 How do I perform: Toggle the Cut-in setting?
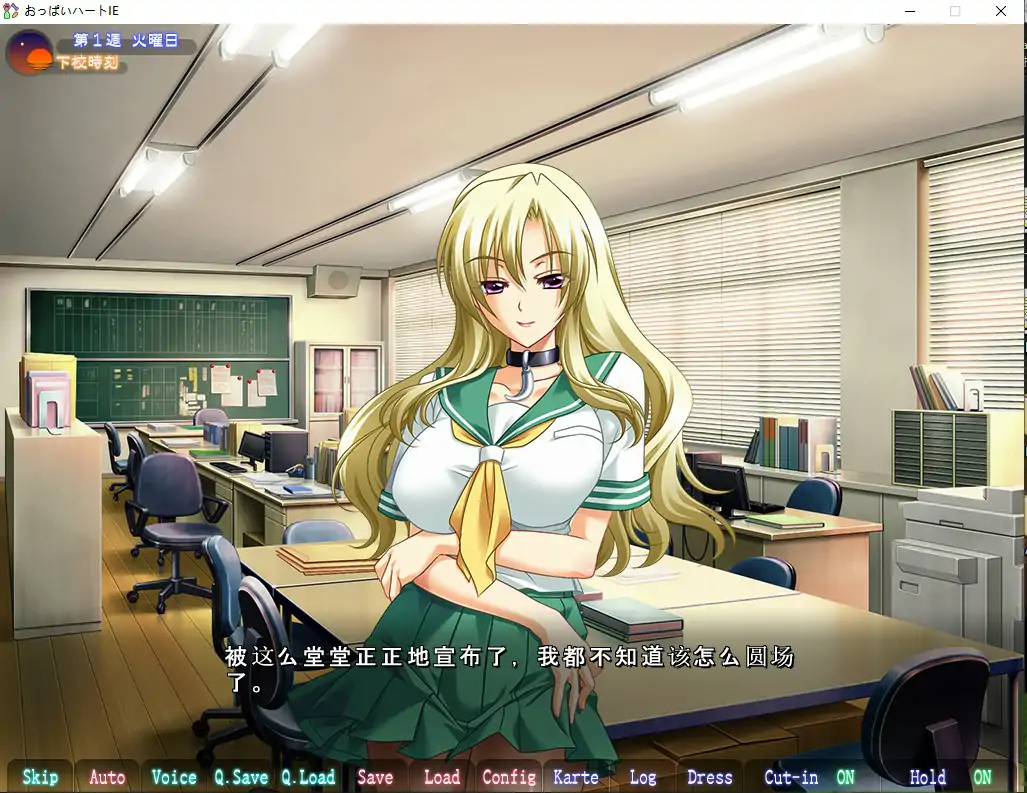pyautogui.click(x=809, y=777)
